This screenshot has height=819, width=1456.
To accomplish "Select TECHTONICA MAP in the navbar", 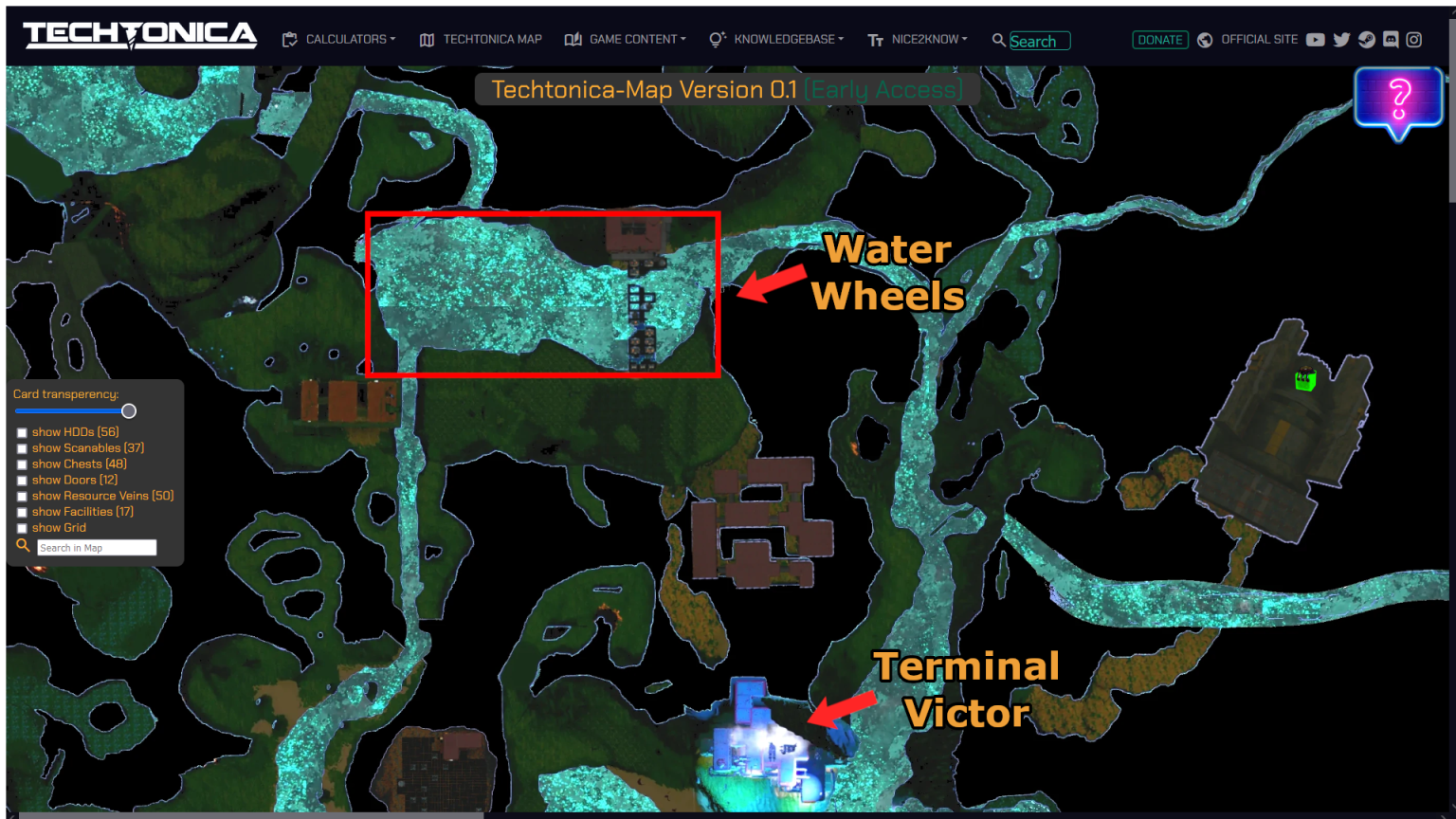I will (x=493, y=40).
